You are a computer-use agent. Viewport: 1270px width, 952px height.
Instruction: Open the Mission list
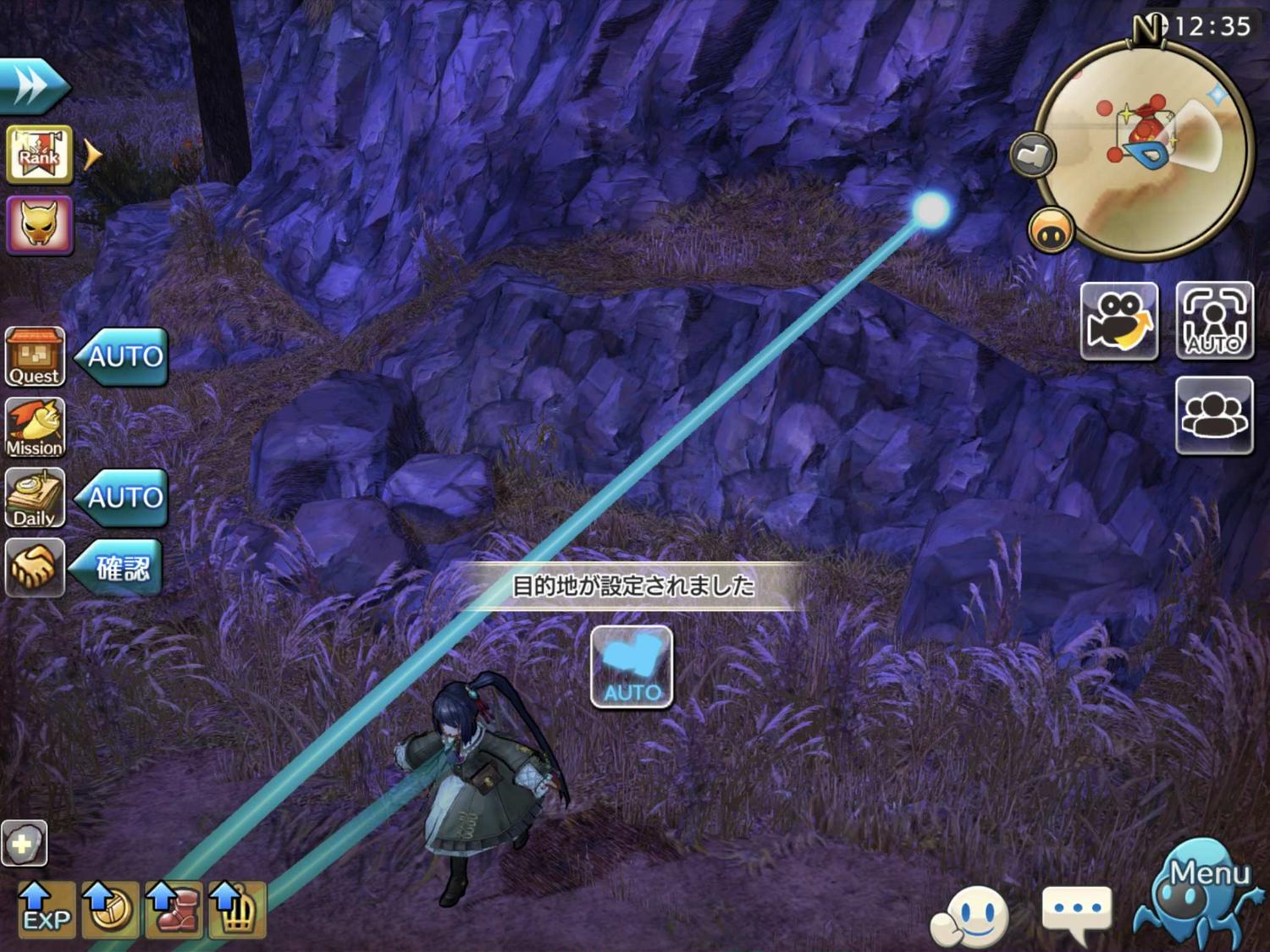coord(35,428)
